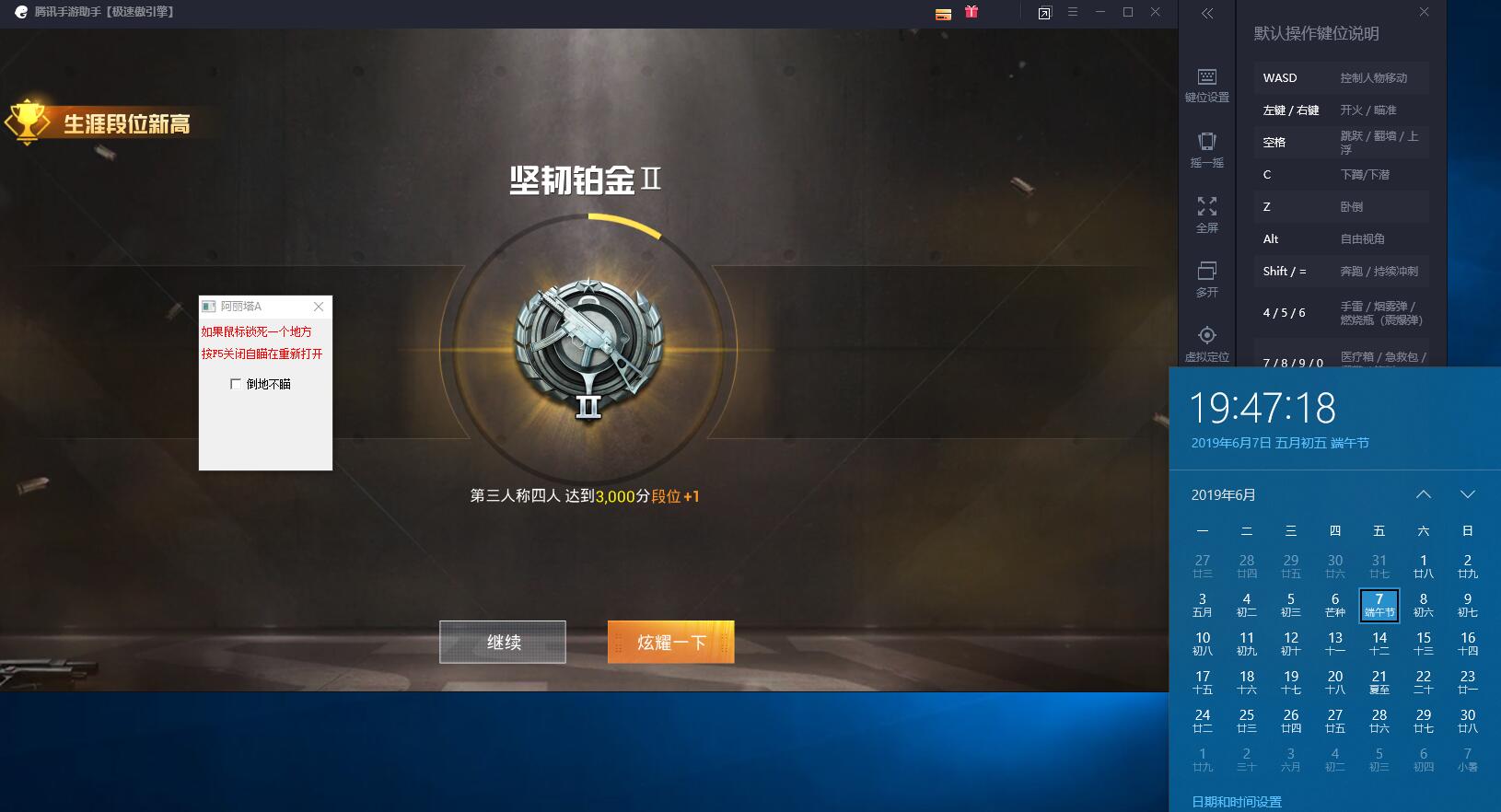
Task: Open the gift box icon in title bar
Action: point(972,12)
